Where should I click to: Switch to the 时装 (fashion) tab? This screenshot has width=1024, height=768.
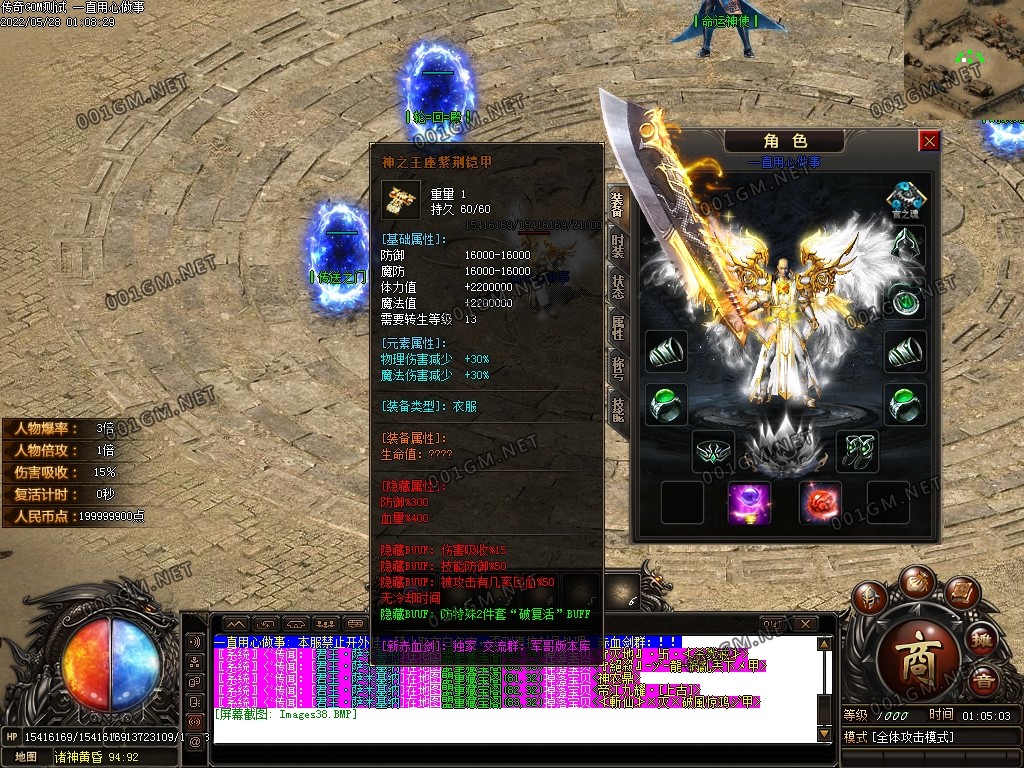(617, 245)
